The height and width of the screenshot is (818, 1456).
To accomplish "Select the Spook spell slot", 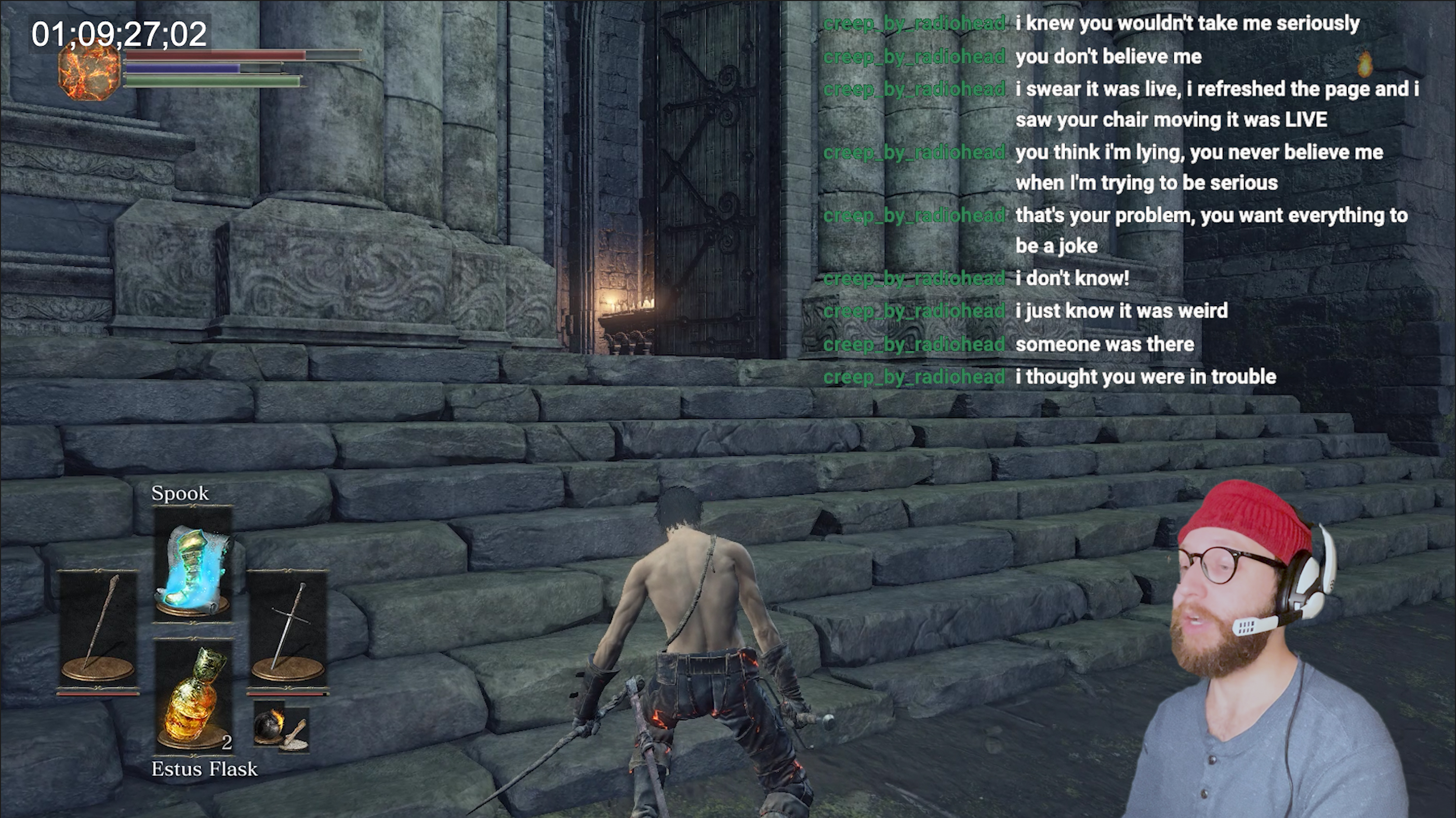I will (x=193, y=564).
